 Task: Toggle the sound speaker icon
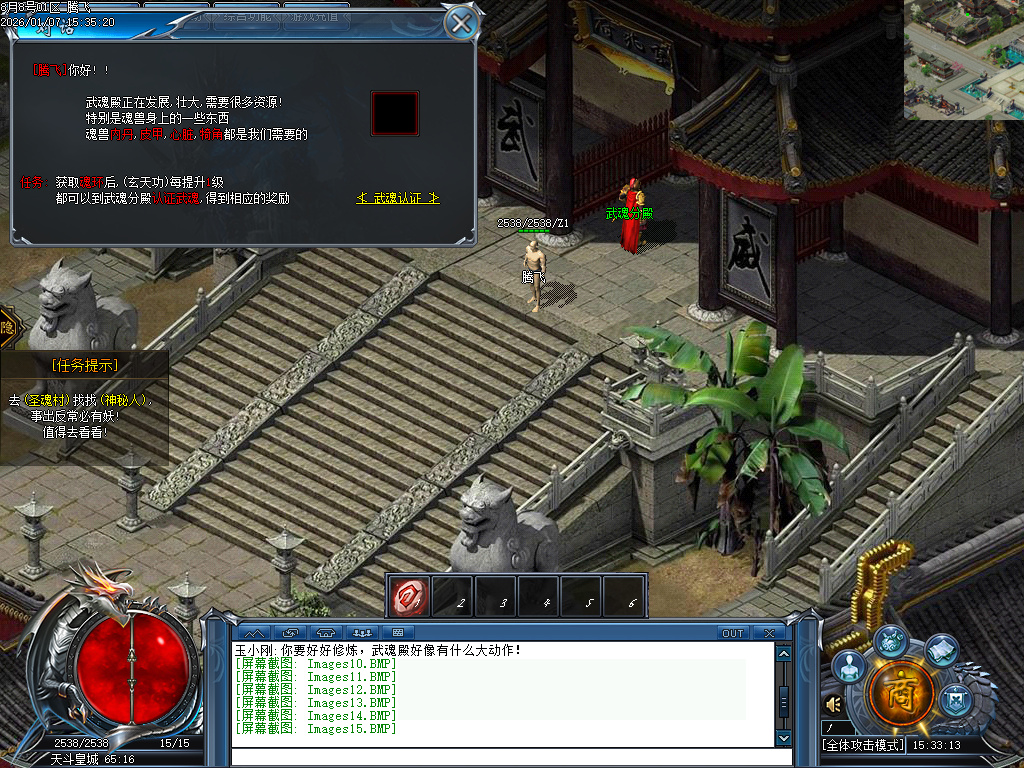[833, 705]
